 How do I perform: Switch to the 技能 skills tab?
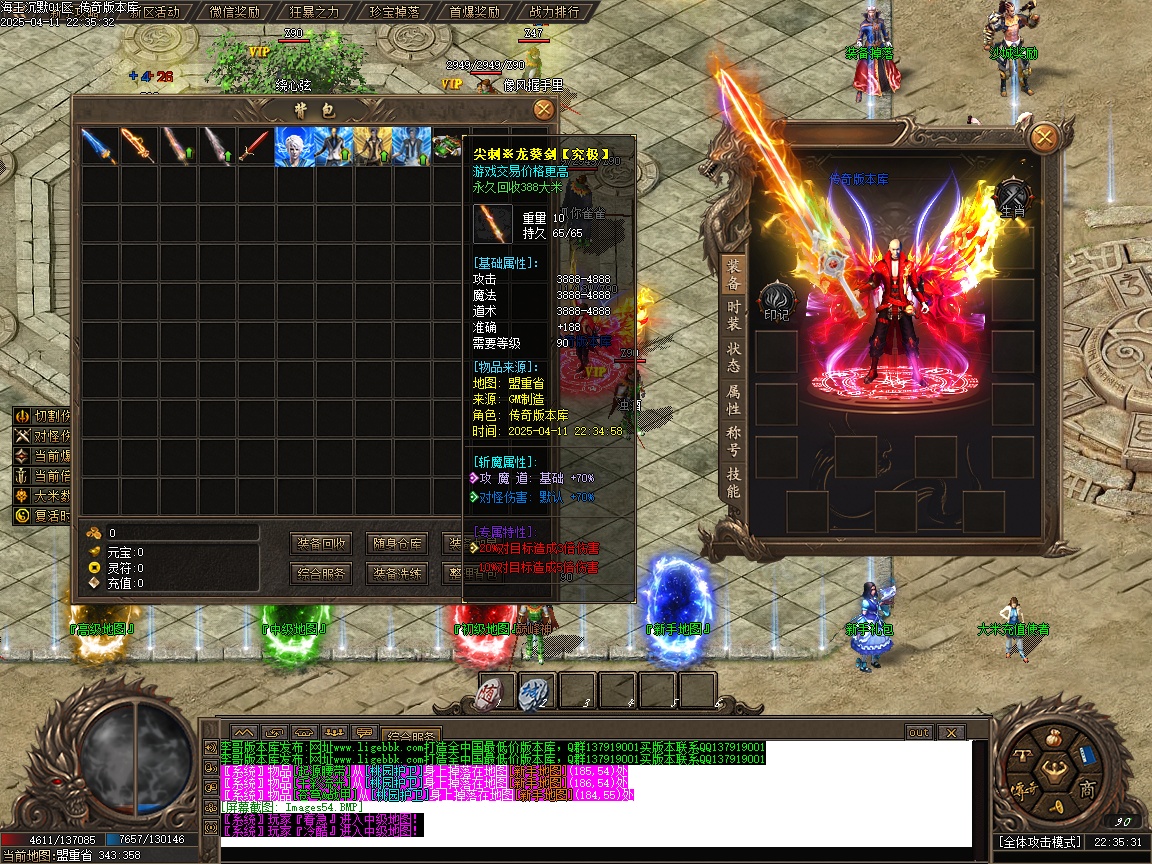click(x=733, y=483)
